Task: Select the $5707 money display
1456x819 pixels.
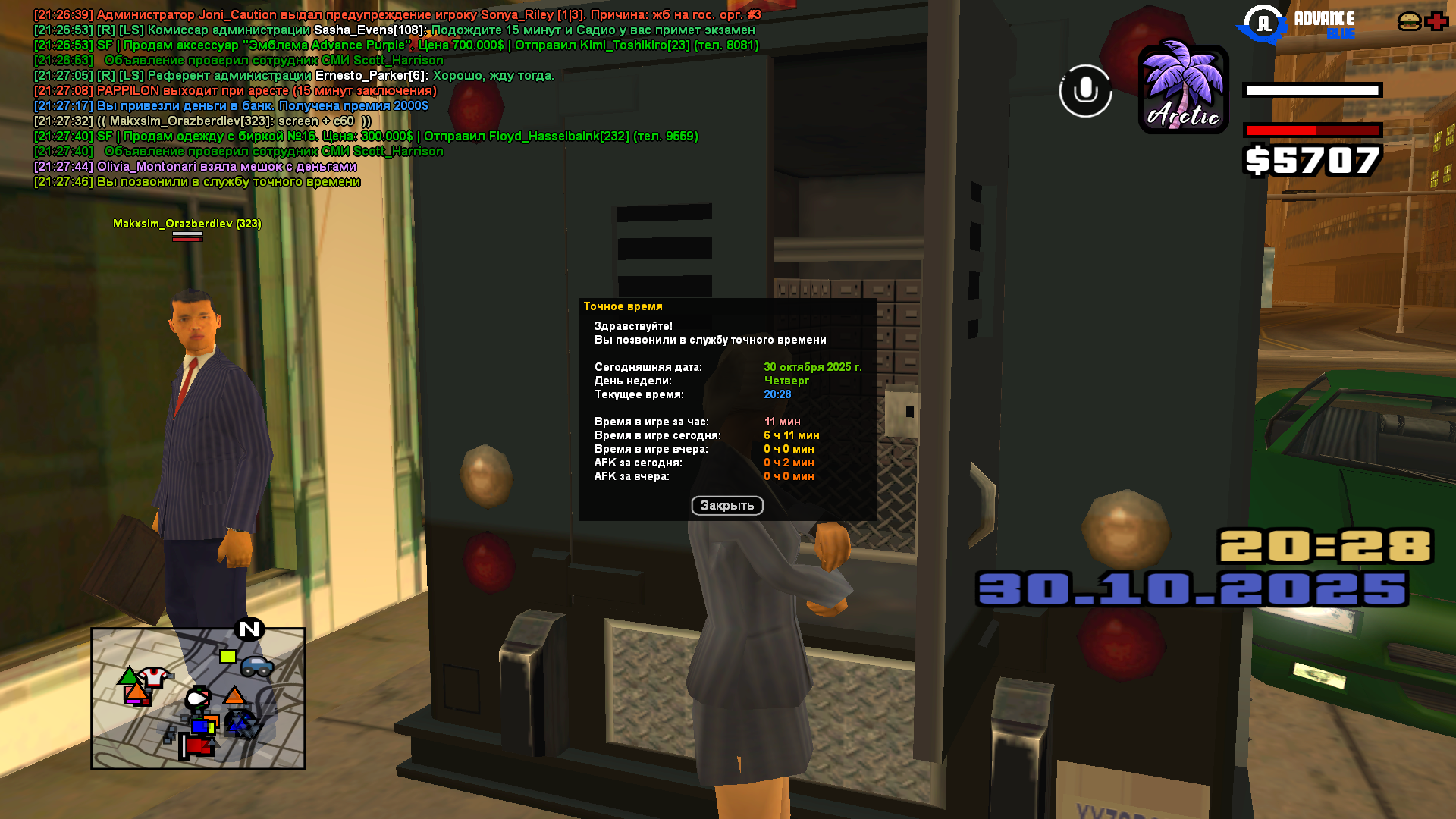Action: 1311,160
